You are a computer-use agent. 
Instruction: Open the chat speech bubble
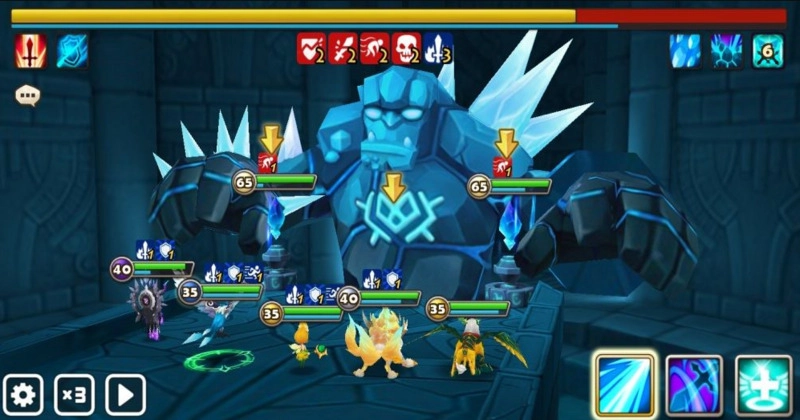click(27, 96)
